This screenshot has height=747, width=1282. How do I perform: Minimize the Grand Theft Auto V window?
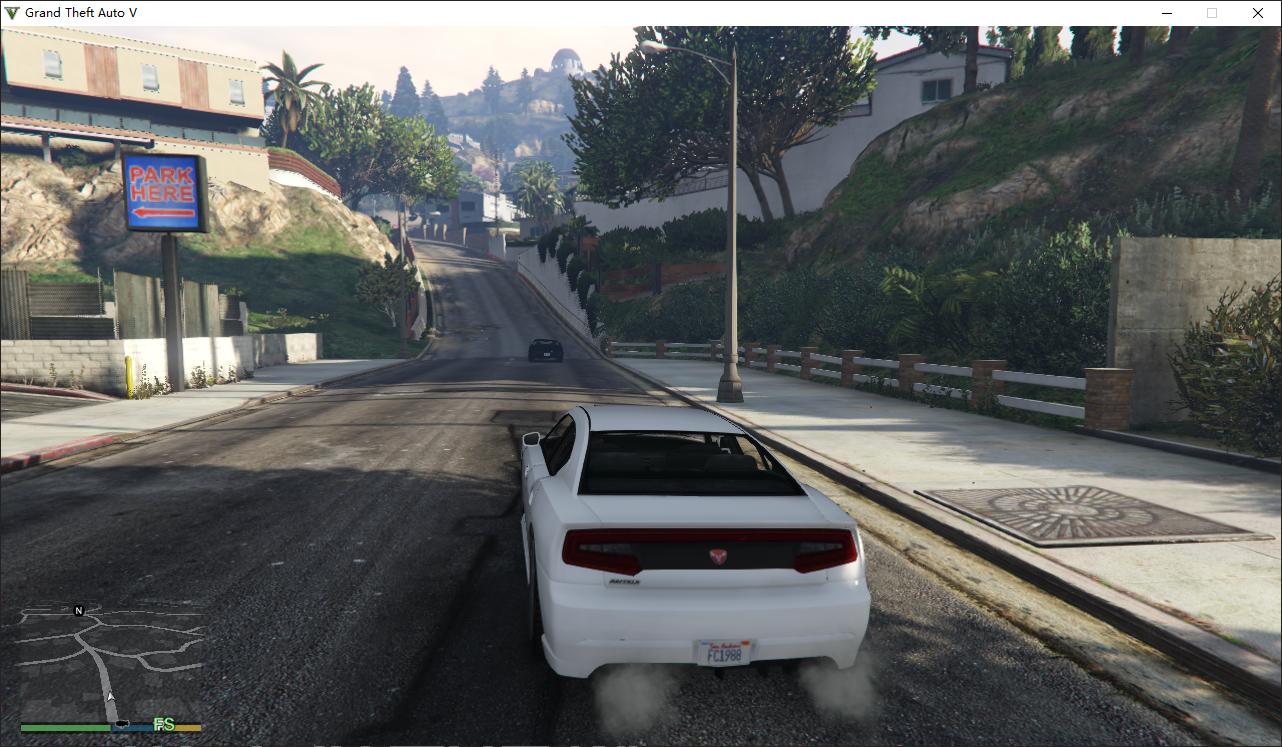(x=1167, y=13)
